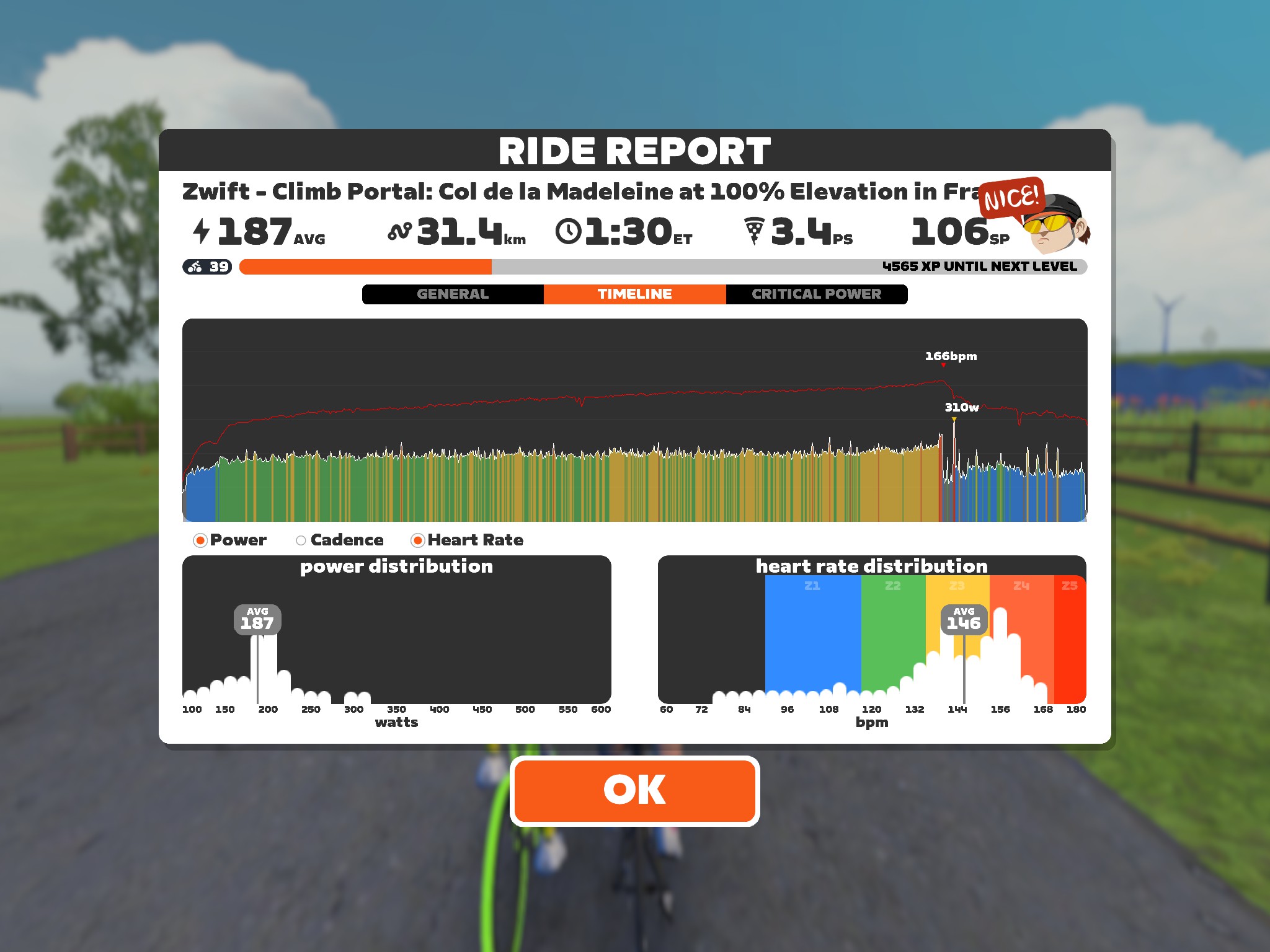The width and height of the screenshot is (1270, 952).
Task: Select the Timeline tab
Action: [x=634, y=294]
